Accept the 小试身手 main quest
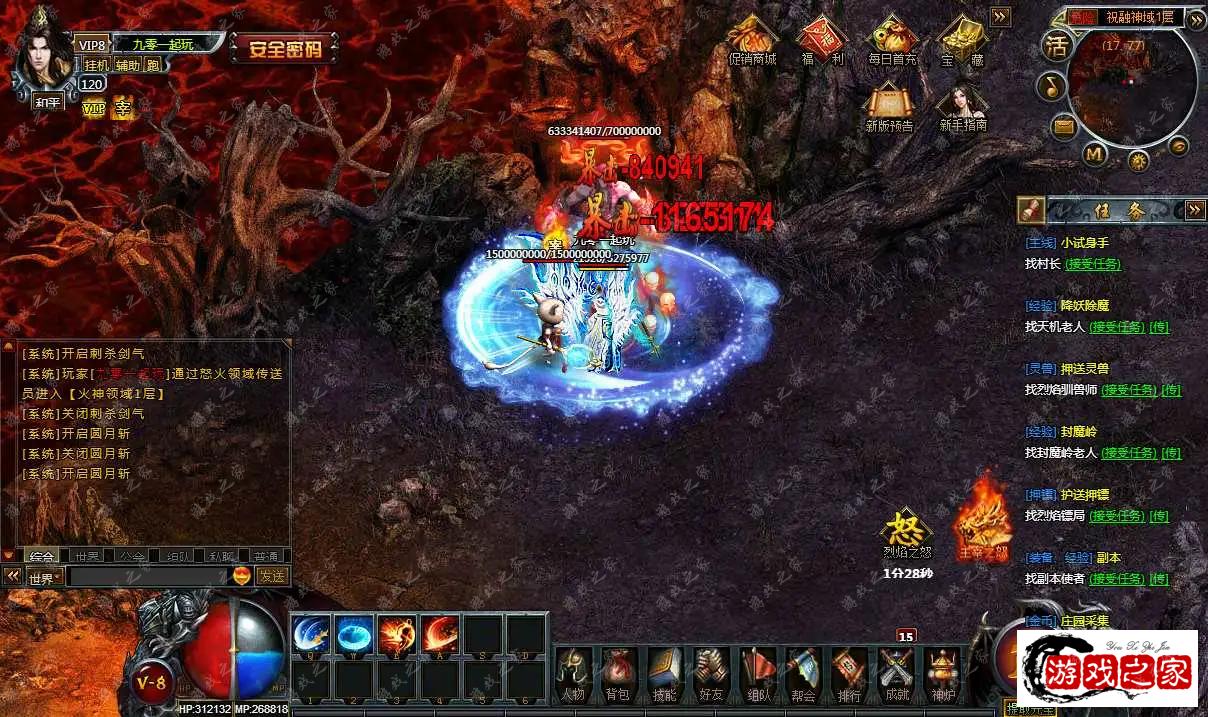This screenshot has width=1208, height=717. pos(1092,264)
